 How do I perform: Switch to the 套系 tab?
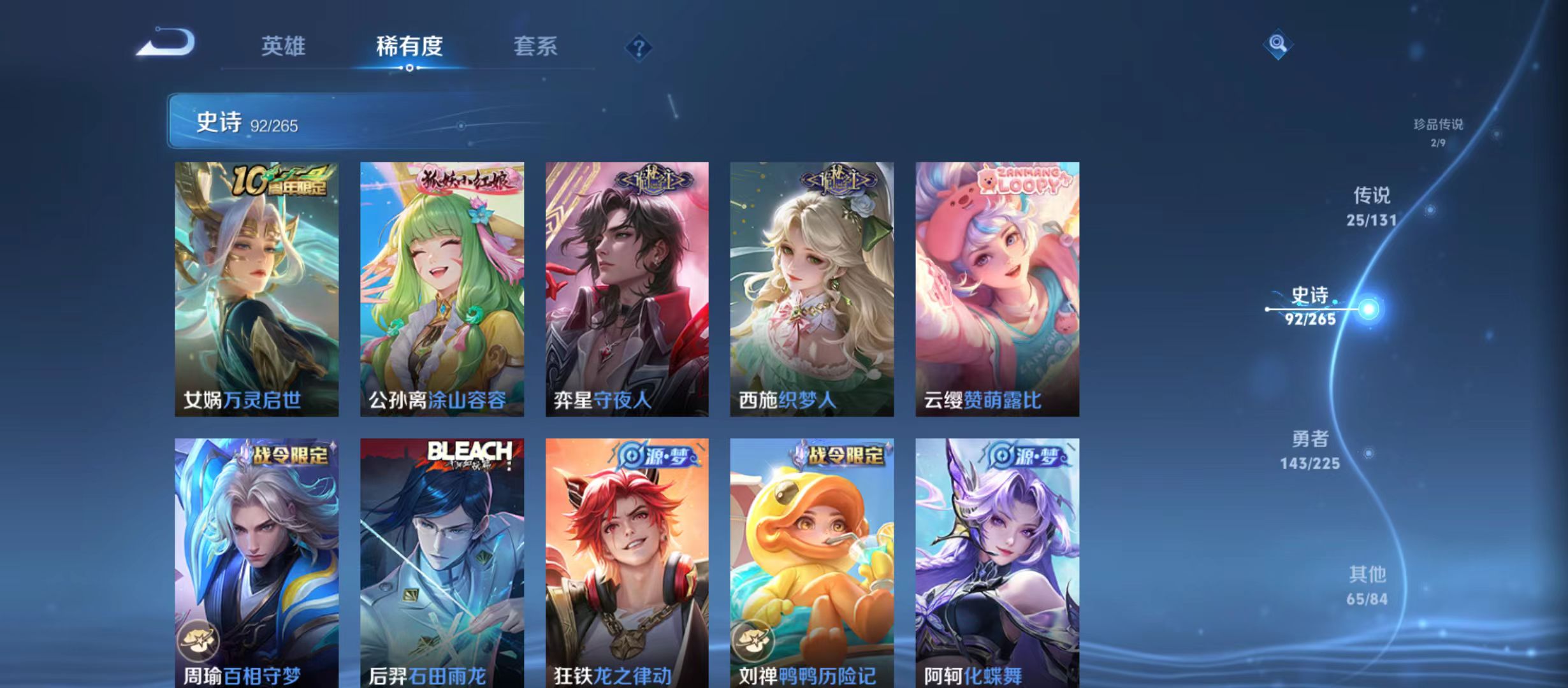coord(537,46)
